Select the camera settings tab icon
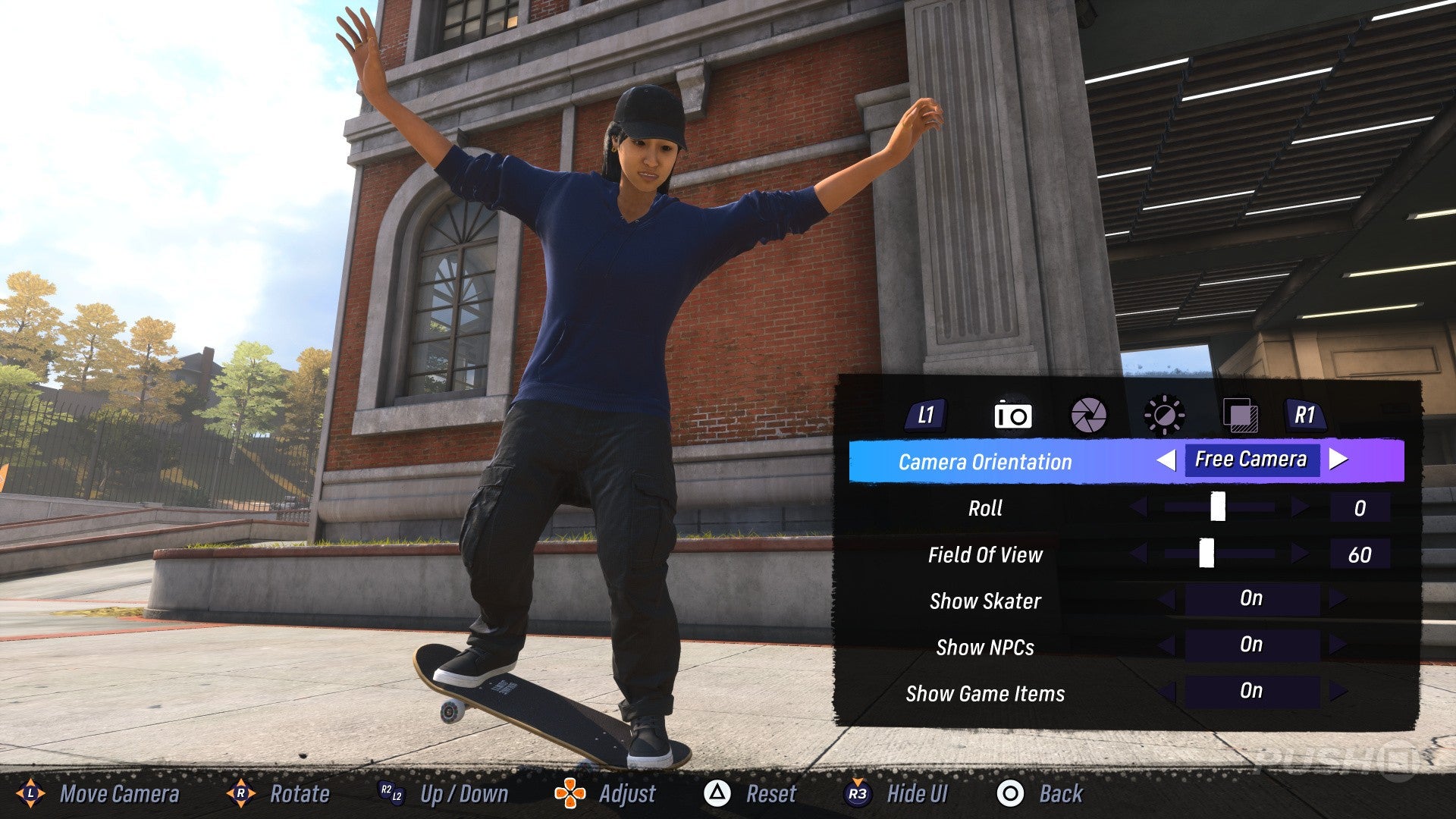The width and height of the screenshot is (1456, 819). [x=1015, y=416]
